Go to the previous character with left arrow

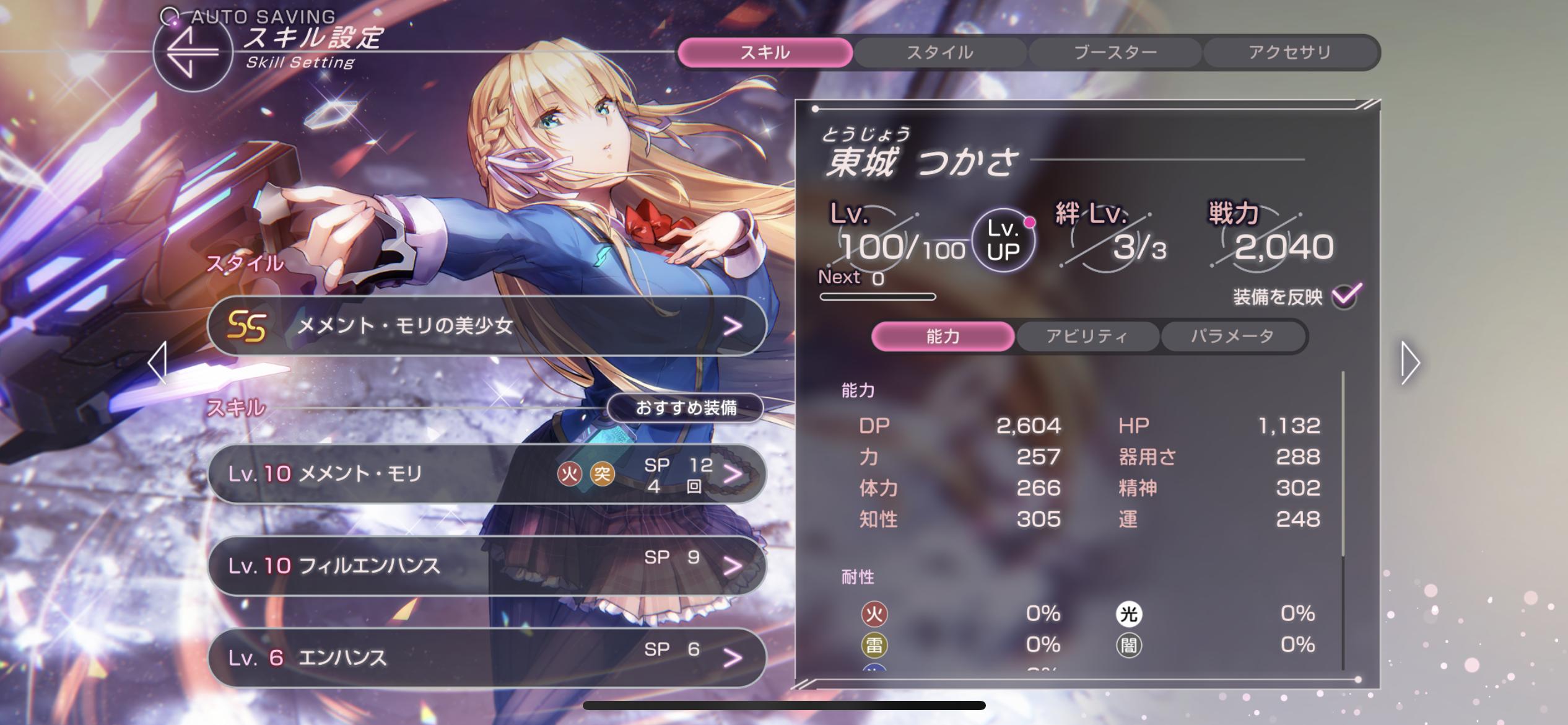[x=158, y=362]
